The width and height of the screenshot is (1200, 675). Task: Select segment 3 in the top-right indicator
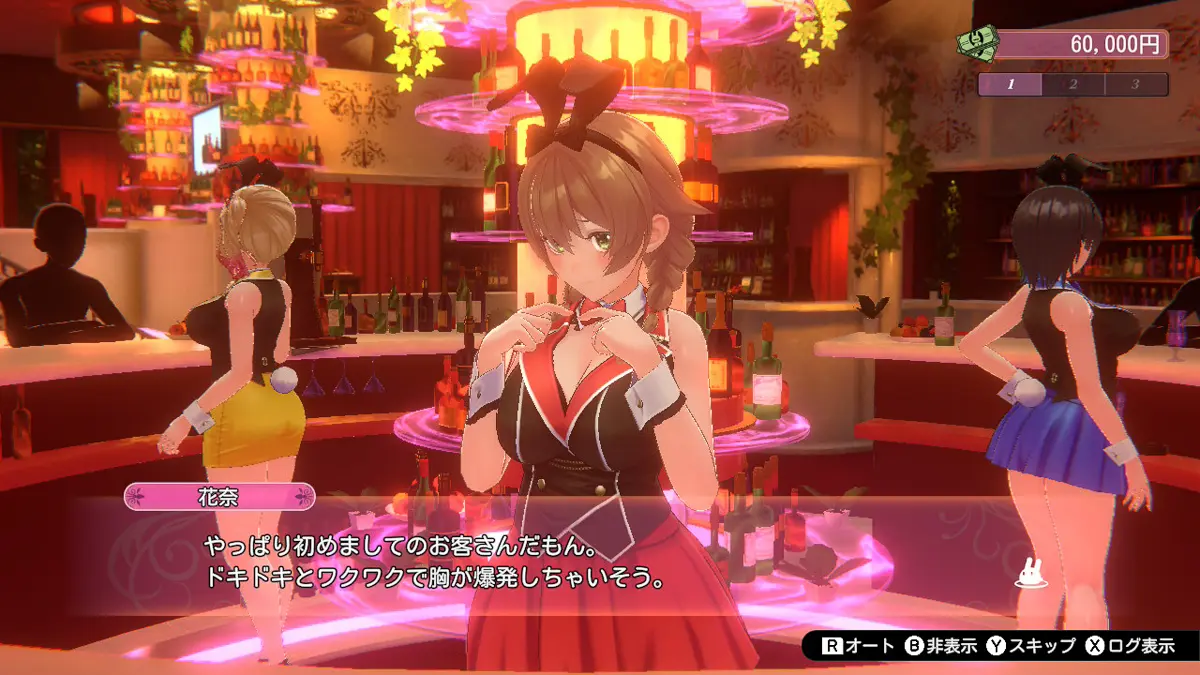click(x=1136, y=84)
